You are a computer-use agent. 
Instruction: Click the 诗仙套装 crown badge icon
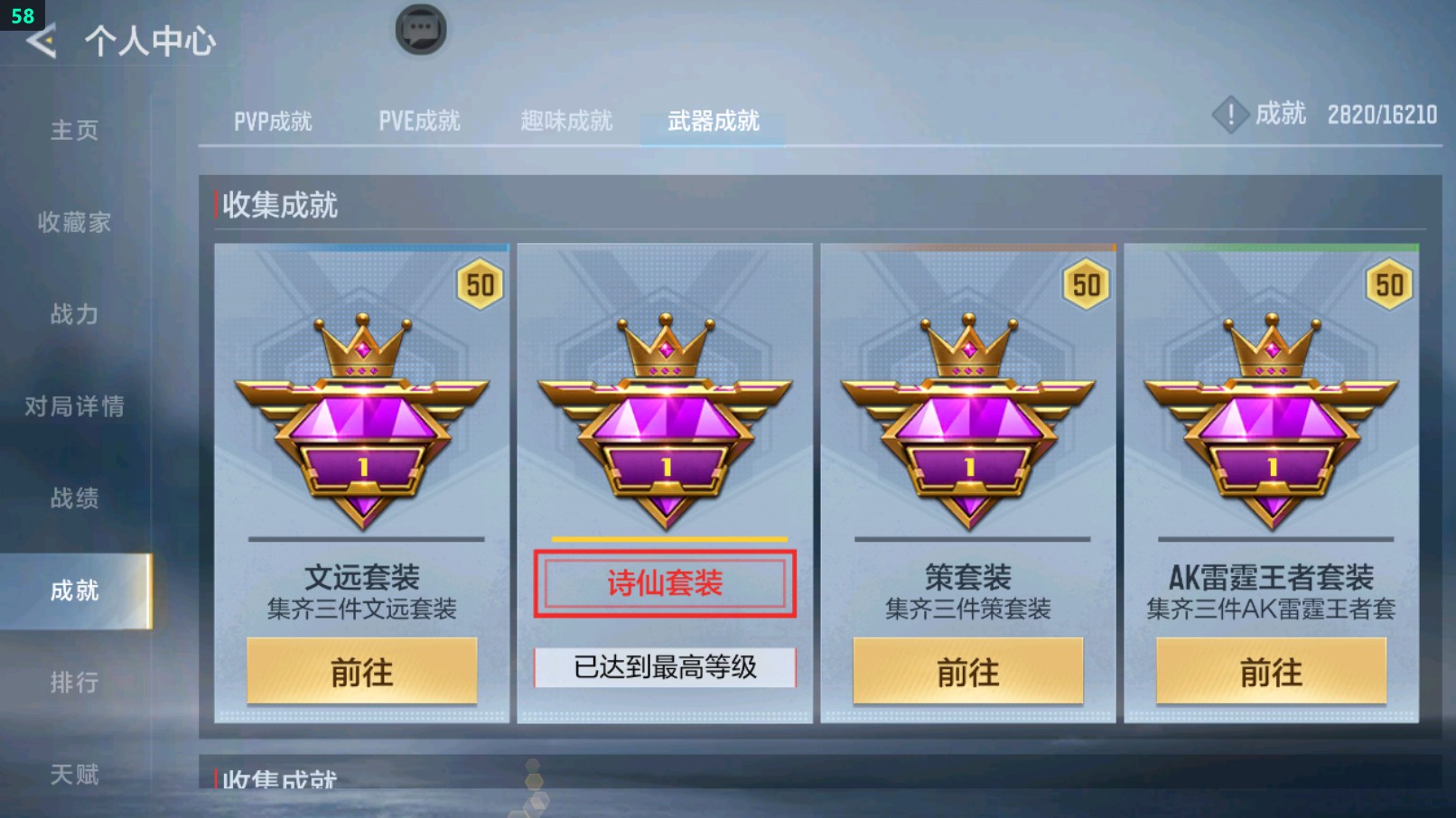click(665, 348)
